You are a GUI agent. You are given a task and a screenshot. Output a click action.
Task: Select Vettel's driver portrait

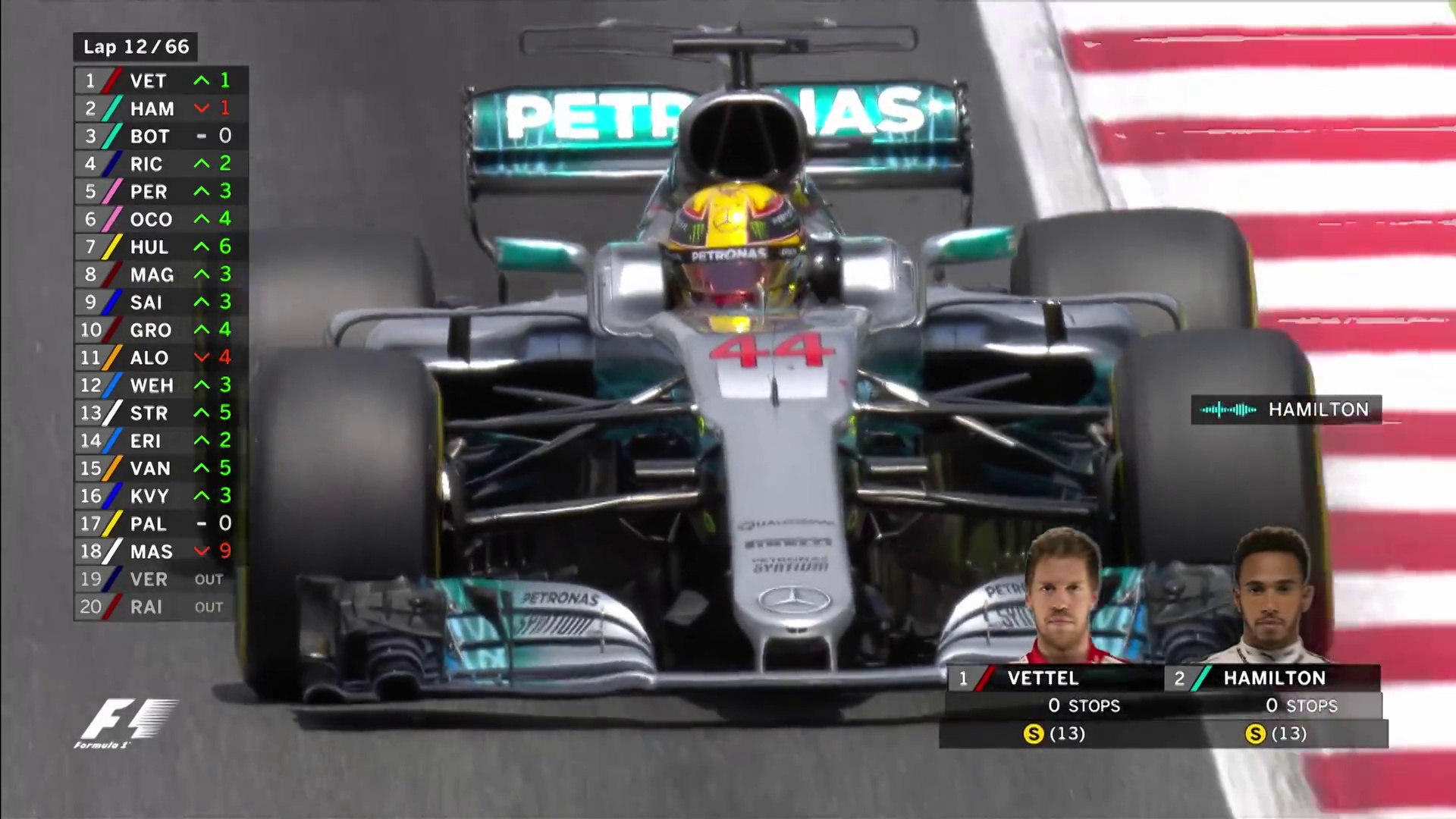(x=1063, y=598)
